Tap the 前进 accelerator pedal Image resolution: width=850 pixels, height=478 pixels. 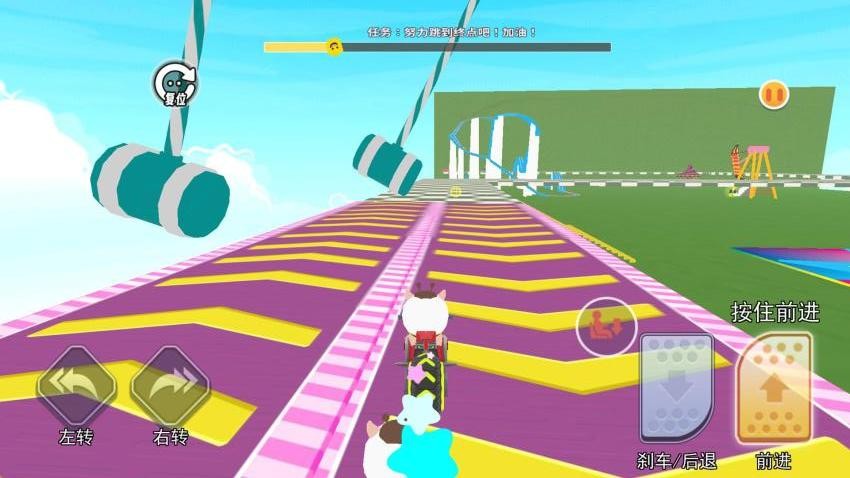[x=773, y=387]
